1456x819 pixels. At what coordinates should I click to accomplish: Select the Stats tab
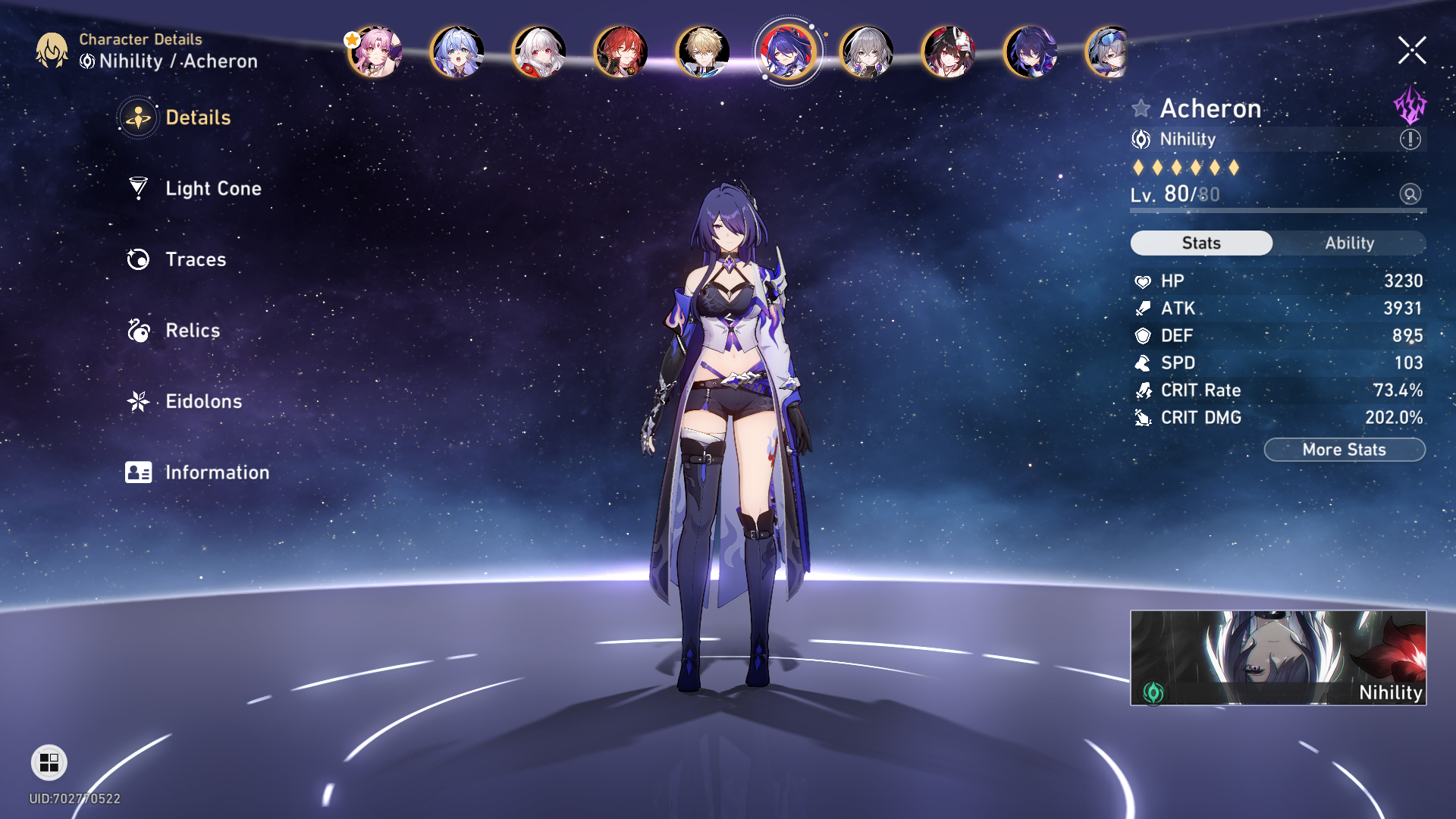pyautogui.click(x=1201, y=243)
